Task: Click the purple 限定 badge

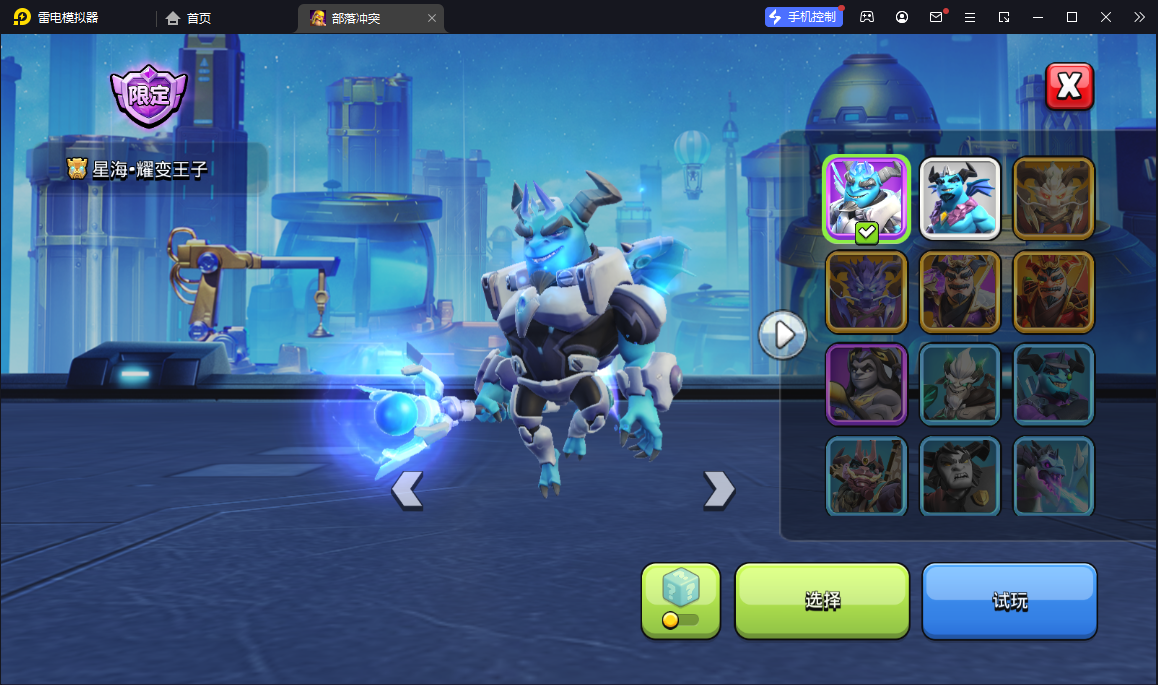Action: tap(149, 96)
